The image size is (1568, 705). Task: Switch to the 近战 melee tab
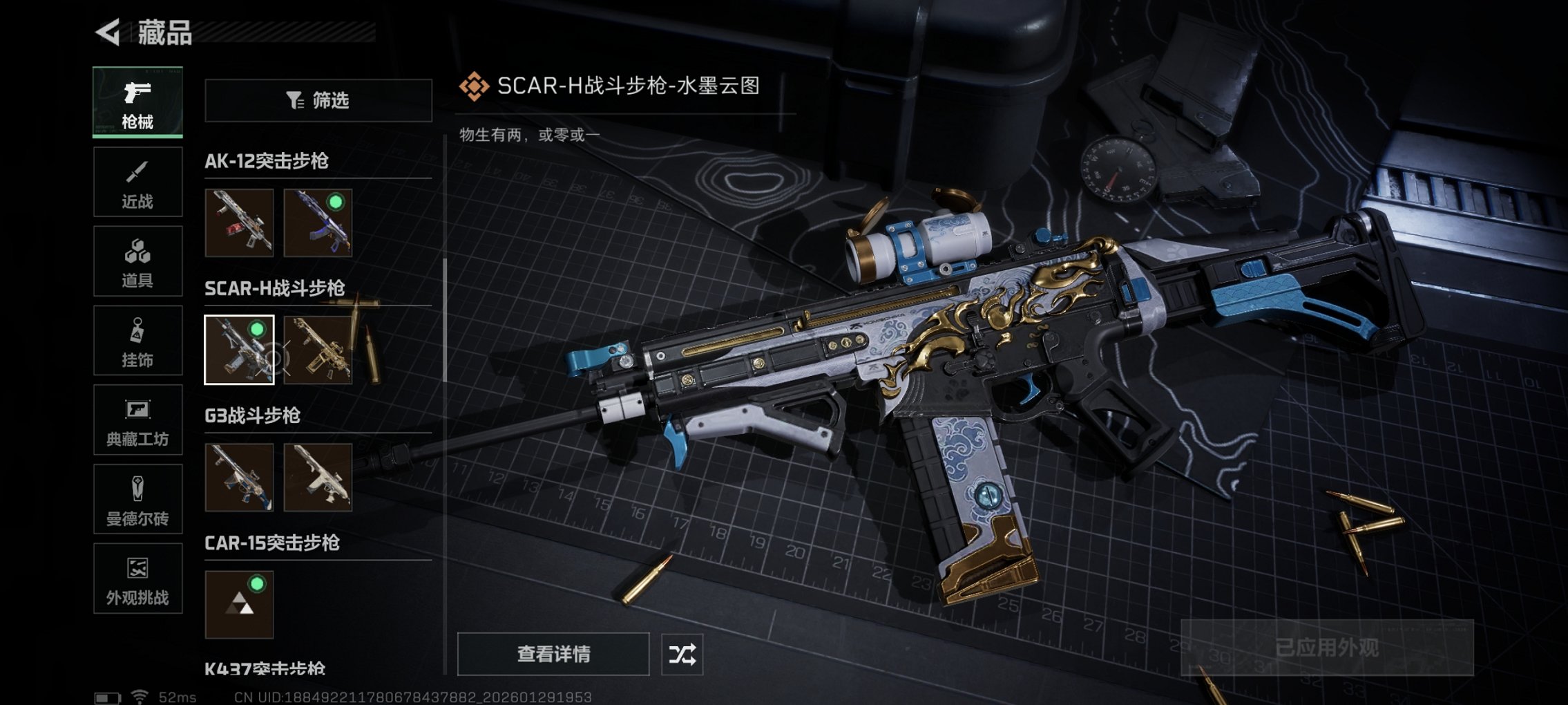137,181
